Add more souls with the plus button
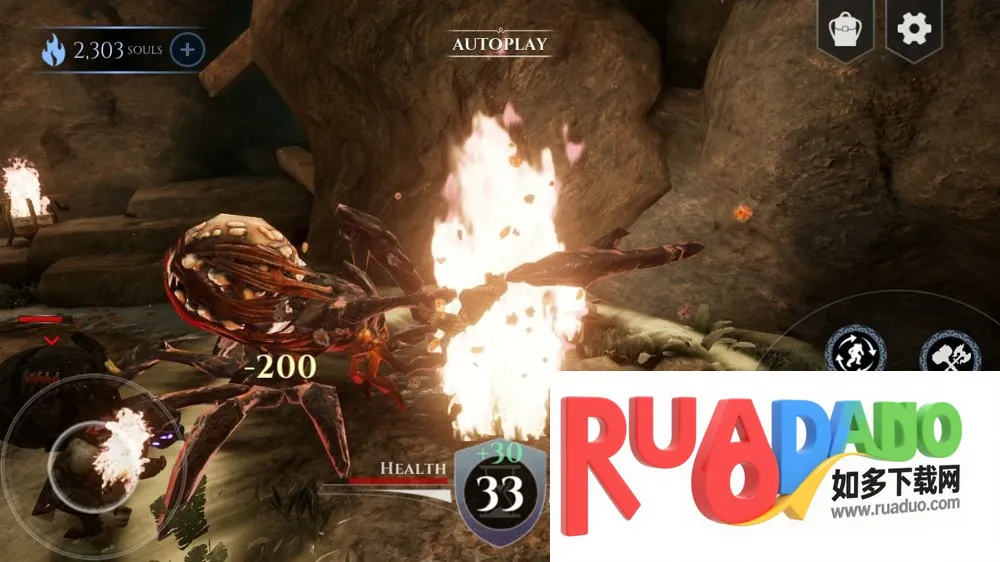Image resolution: width=1000 pixels, height=562 pixels. (x=187, y=49)
